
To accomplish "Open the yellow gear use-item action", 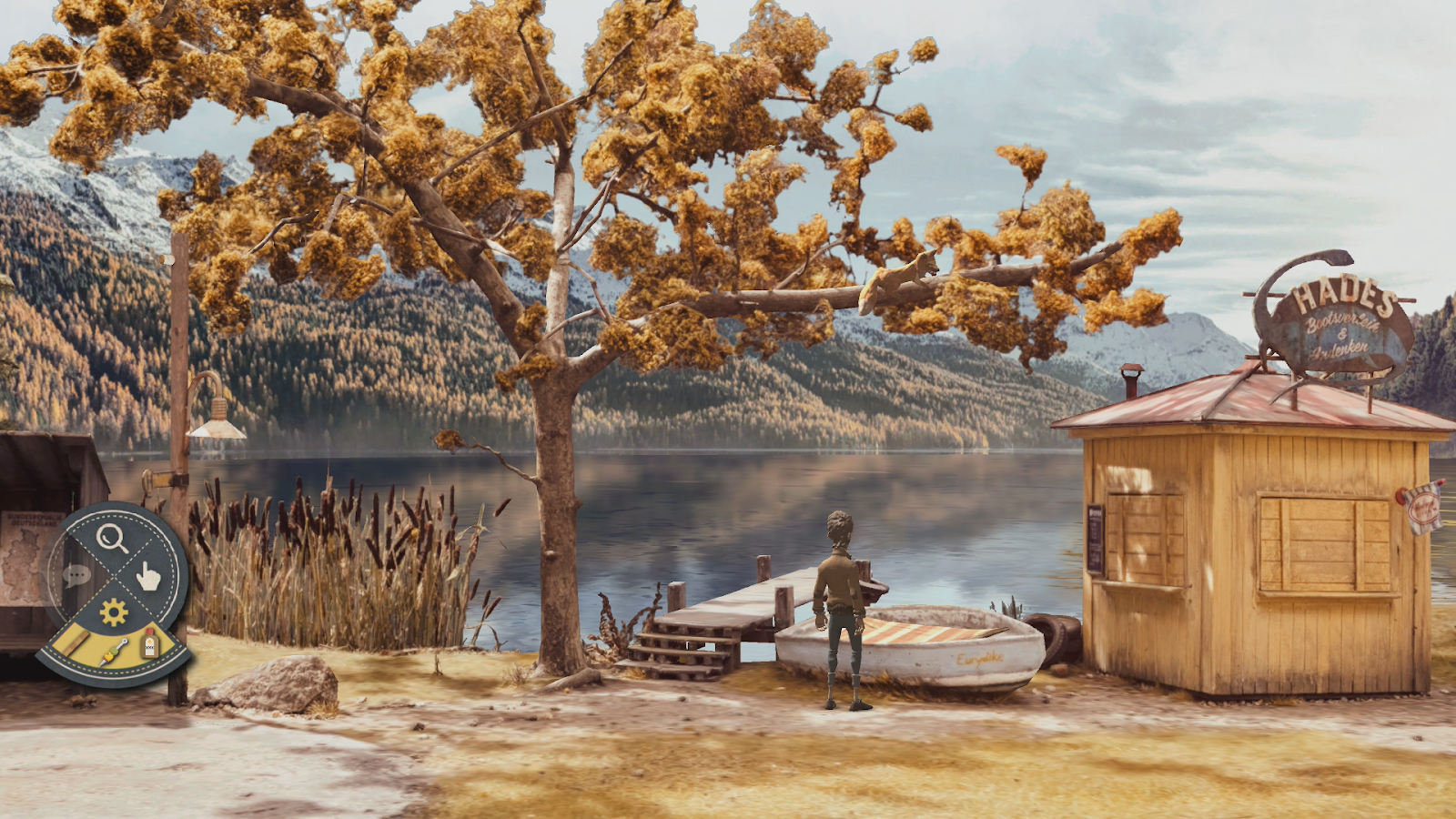I will point(114,612).
